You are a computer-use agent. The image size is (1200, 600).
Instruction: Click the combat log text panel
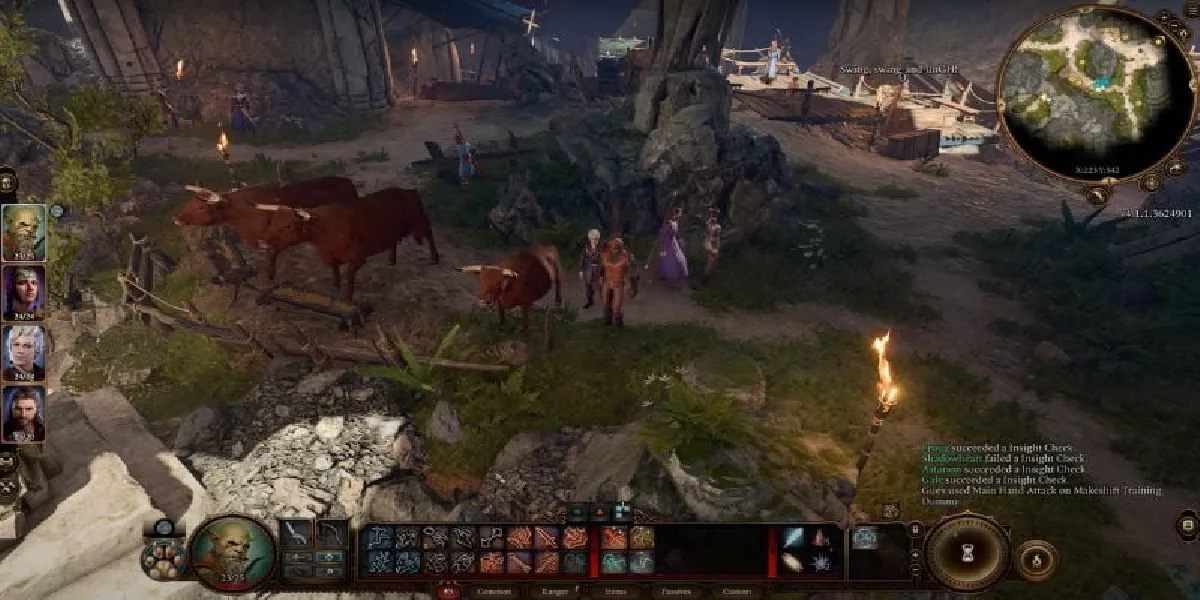pos(1040,475)
